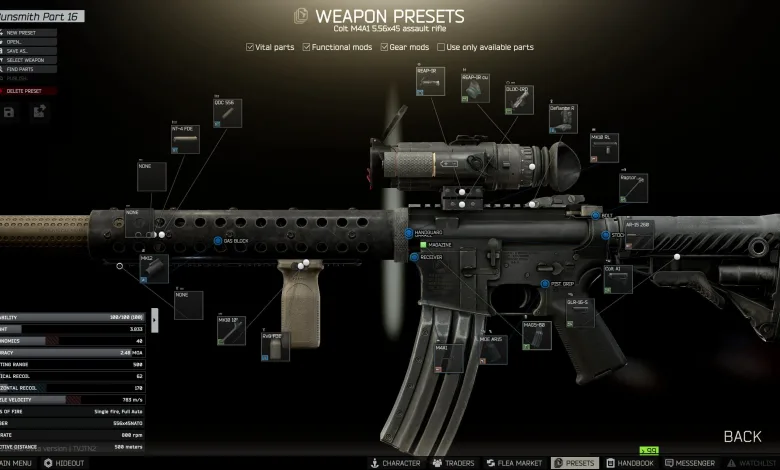Select the Raptor charging handle slot

(633, 187)
